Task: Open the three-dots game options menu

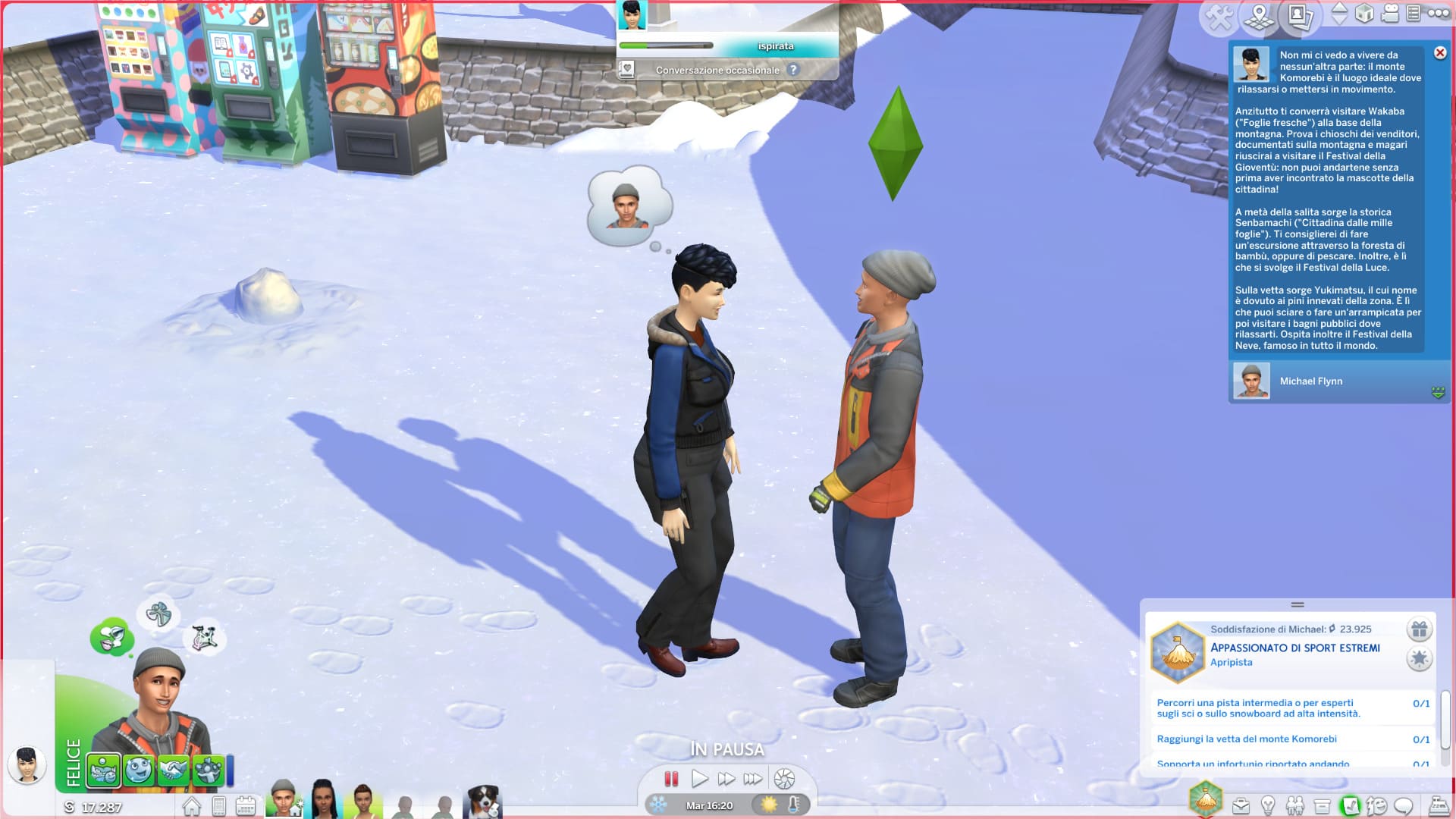Action: pyautogui.click(x=1438, y=14)
